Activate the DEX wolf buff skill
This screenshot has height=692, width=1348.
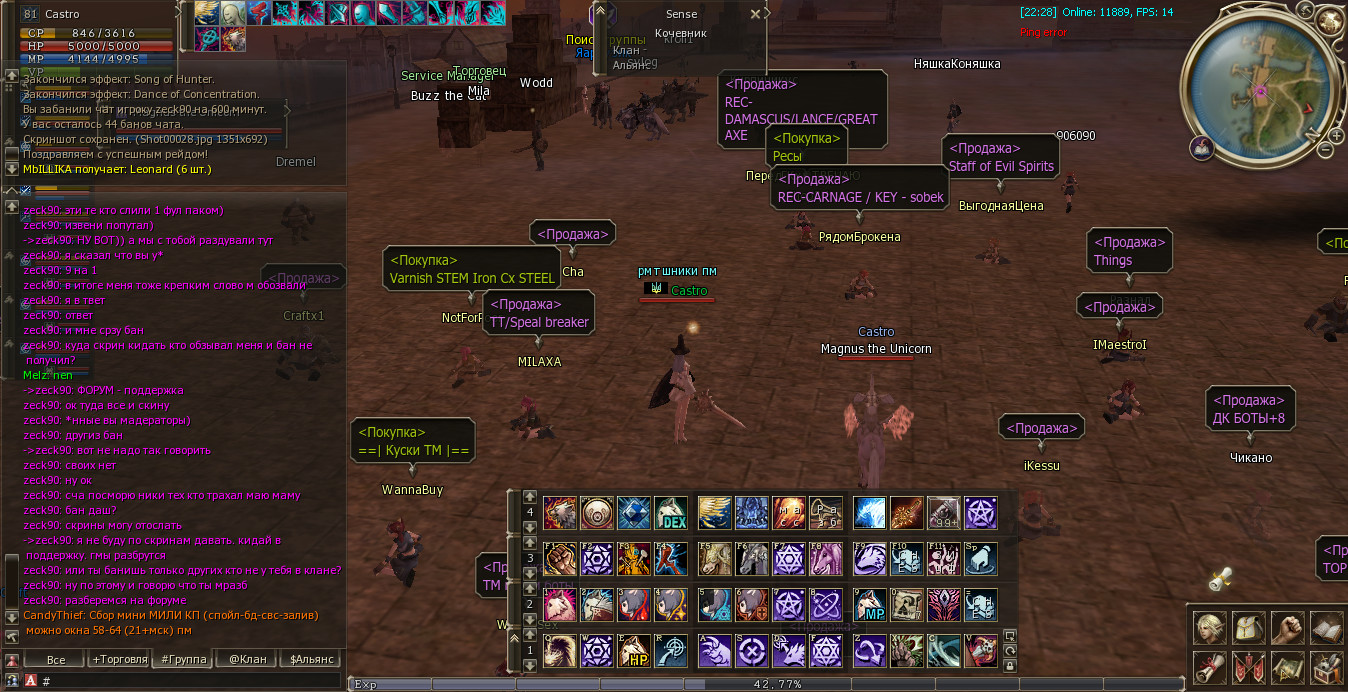671,513
